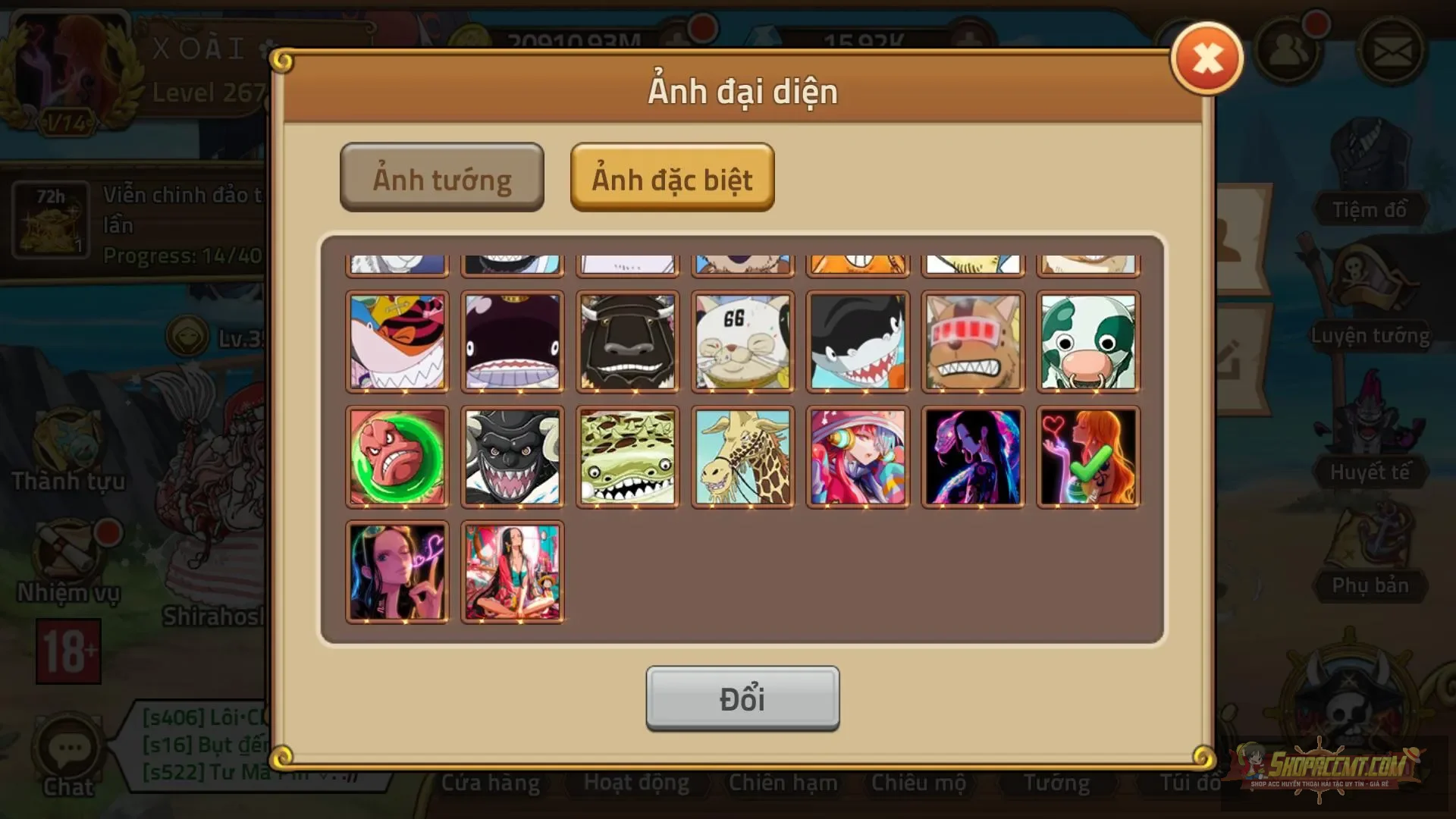Select the seated Boa Hancock avatar
This screenshot has height=819, width=1456.
click(x=513, y=573)
